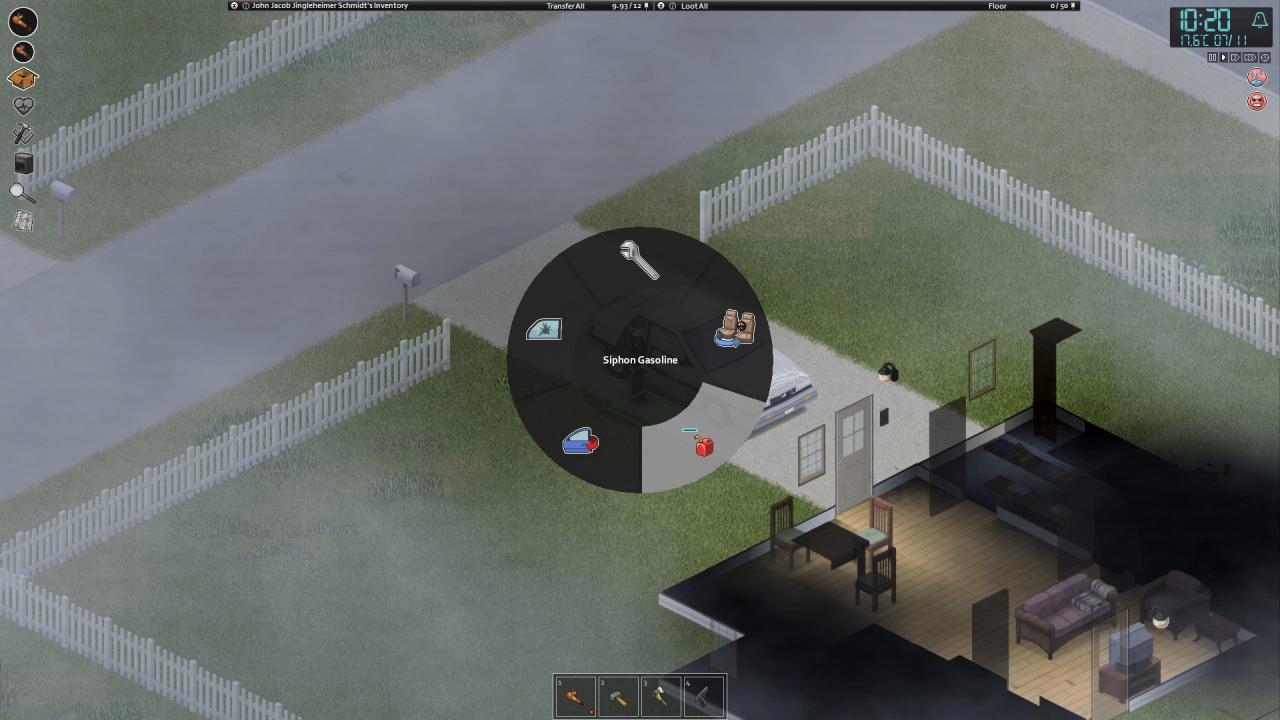Activate the magnifying glass search mode
The height and width of the screenshot is (720, 1280).
pyautogui.click(x=23, y=192)
